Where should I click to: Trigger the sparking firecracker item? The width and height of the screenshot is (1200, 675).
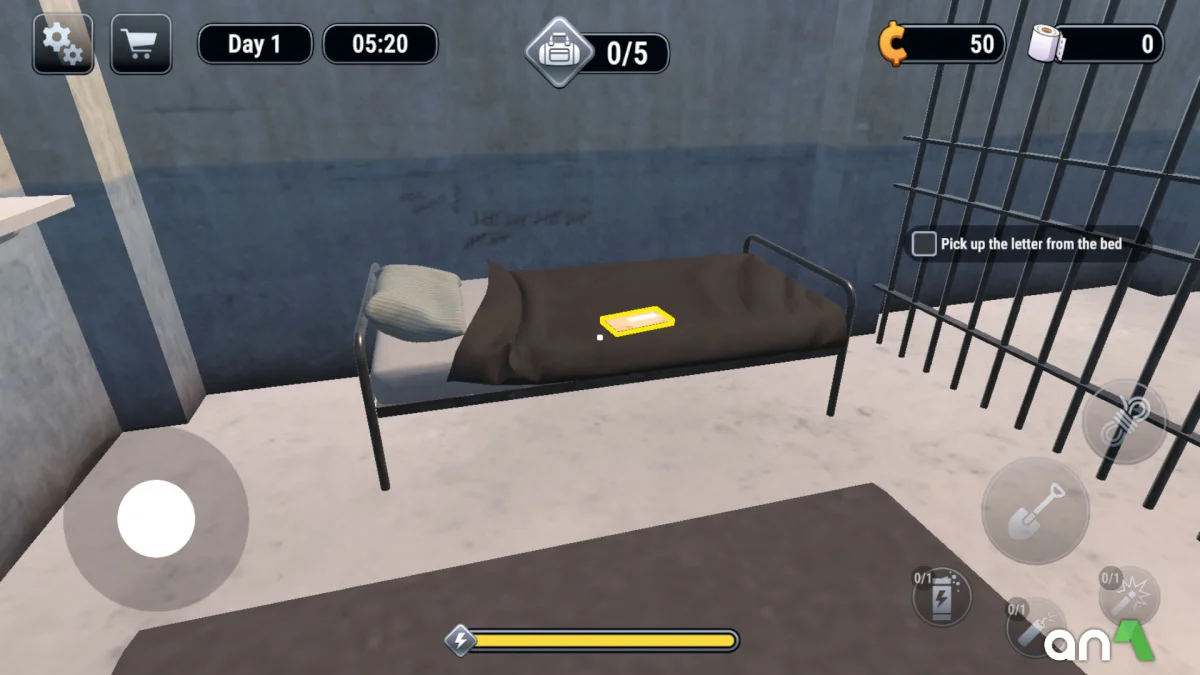tap(1128, 596)
